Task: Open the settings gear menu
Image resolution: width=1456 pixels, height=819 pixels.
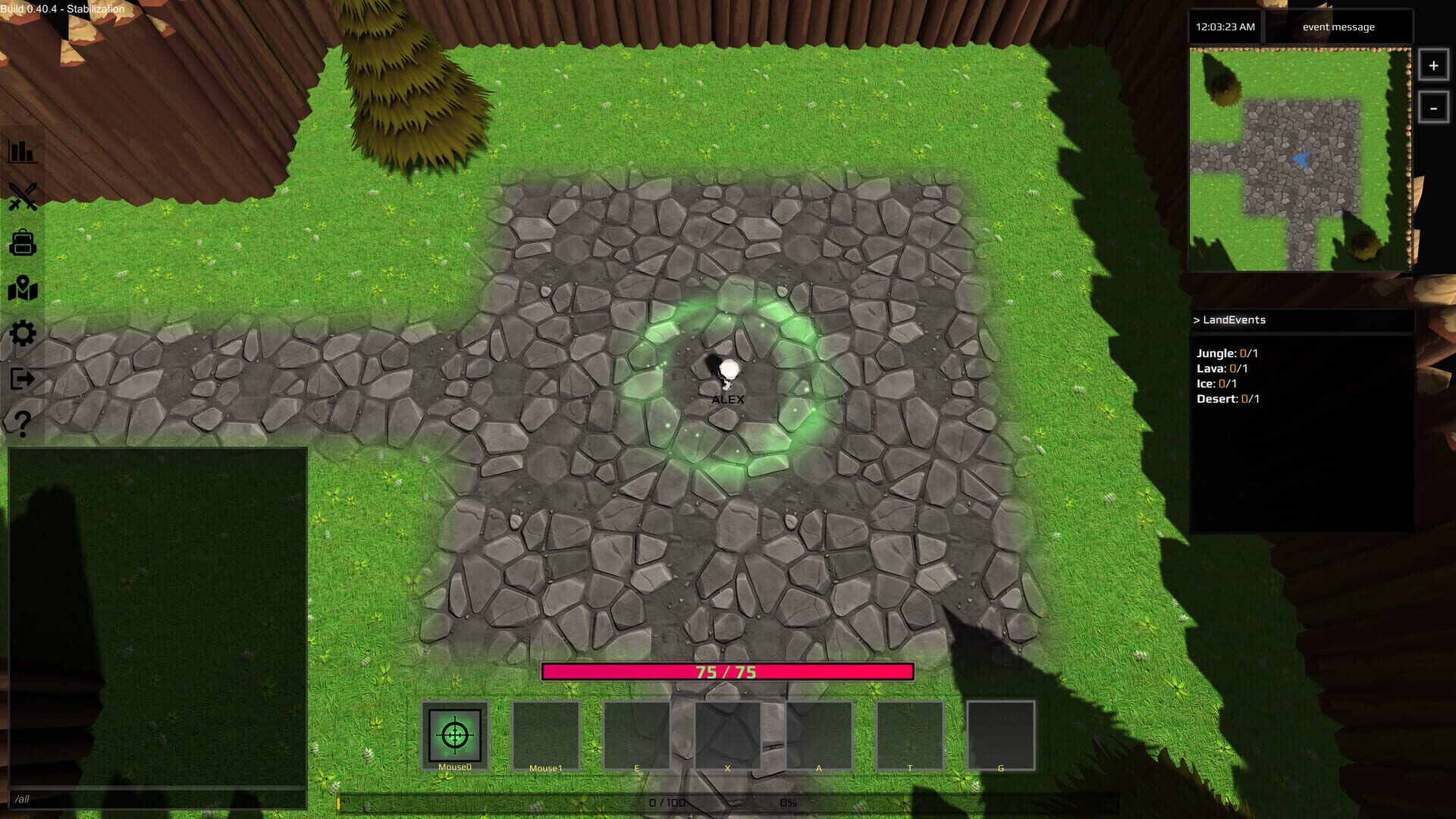Action: click(x=23, y=333)
